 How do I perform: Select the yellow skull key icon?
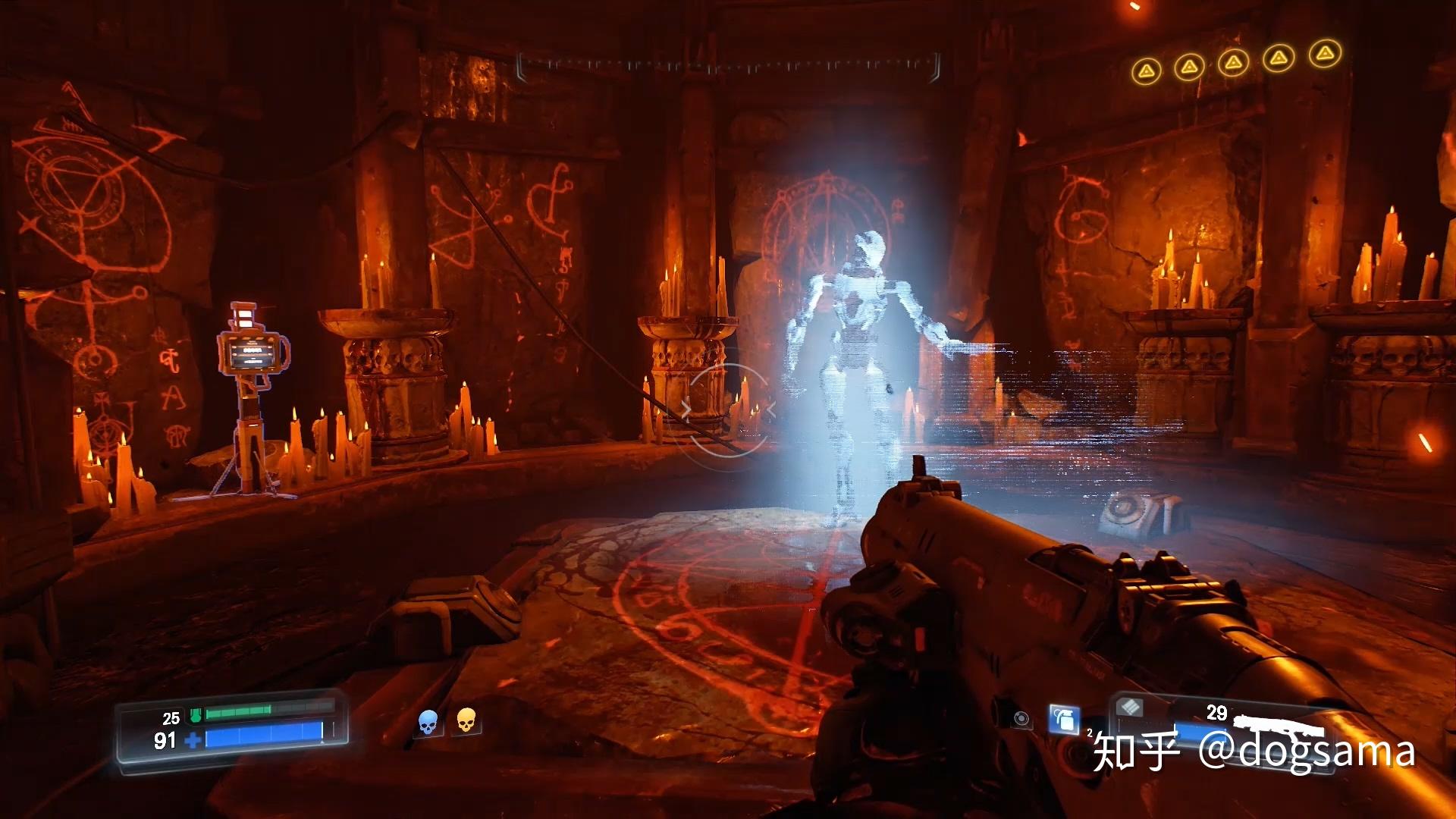(x=466, y=720)
